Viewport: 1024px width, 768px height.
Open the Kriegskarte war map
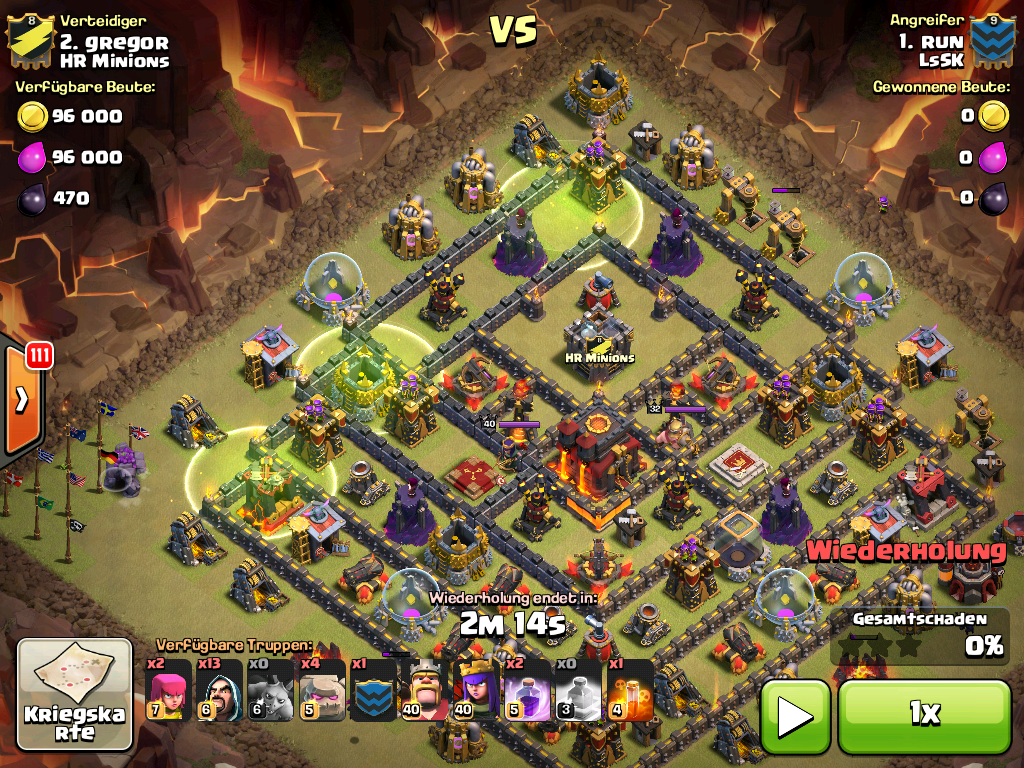(x=75, y=695)
